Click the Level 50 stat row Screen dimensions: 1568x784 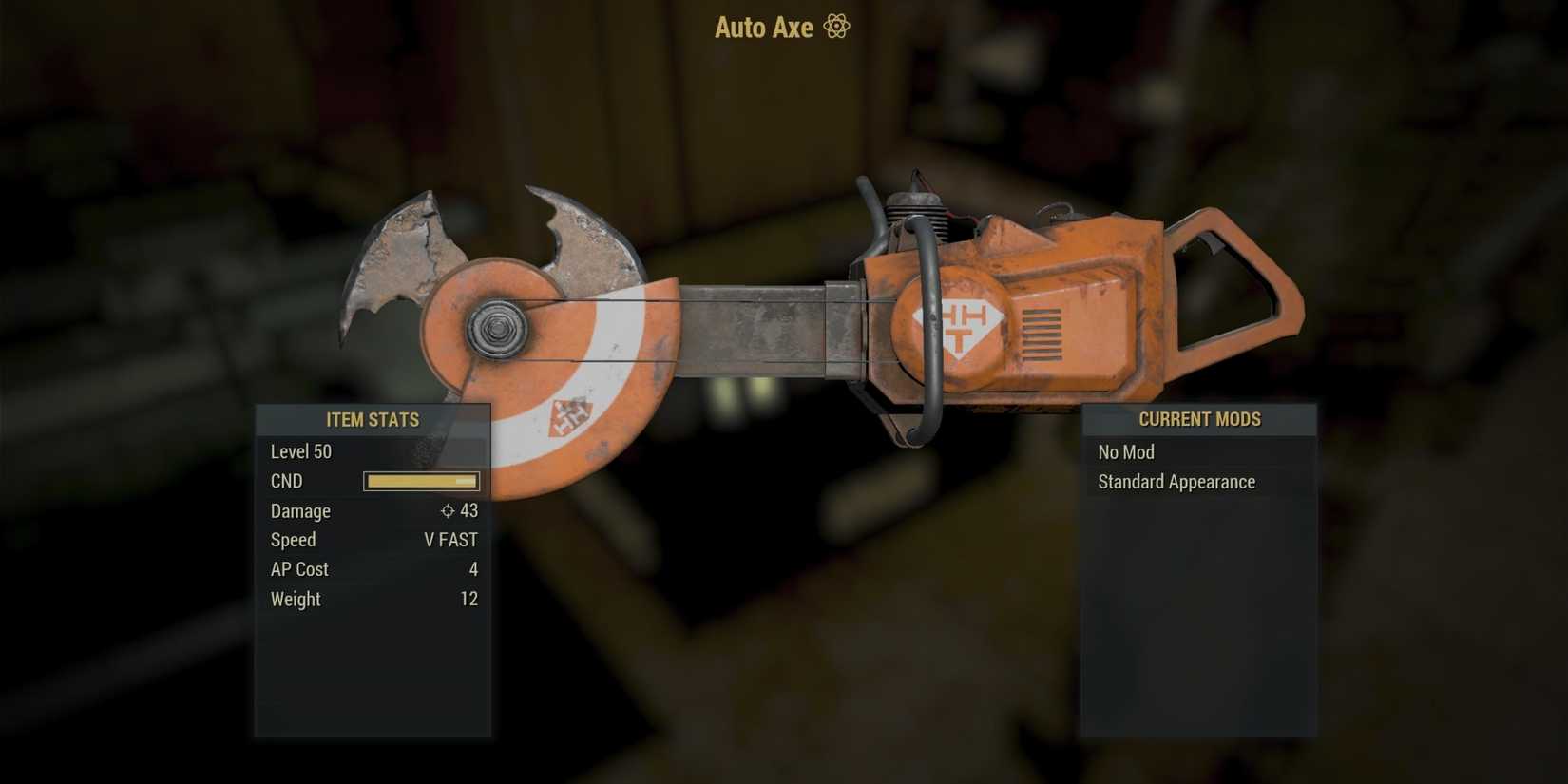point(300,451)
